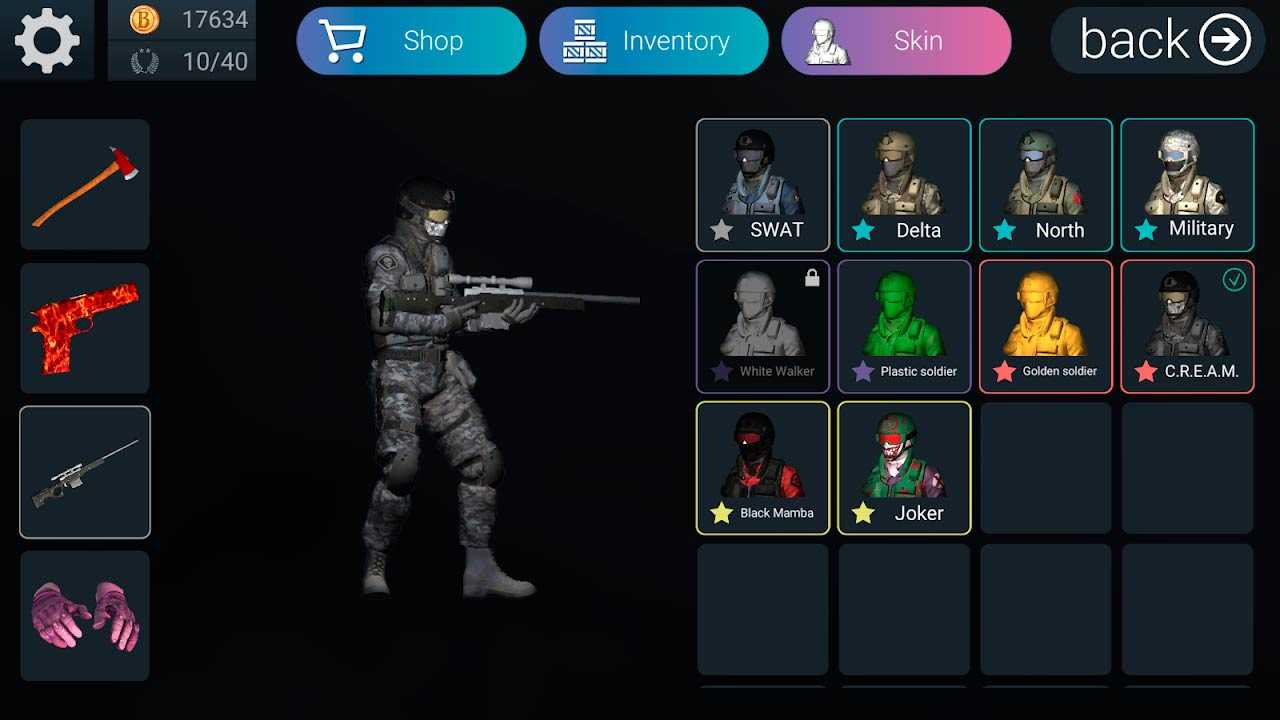Open the Shop tab
Screen dimensions: 1280x720
coord(411,41)
